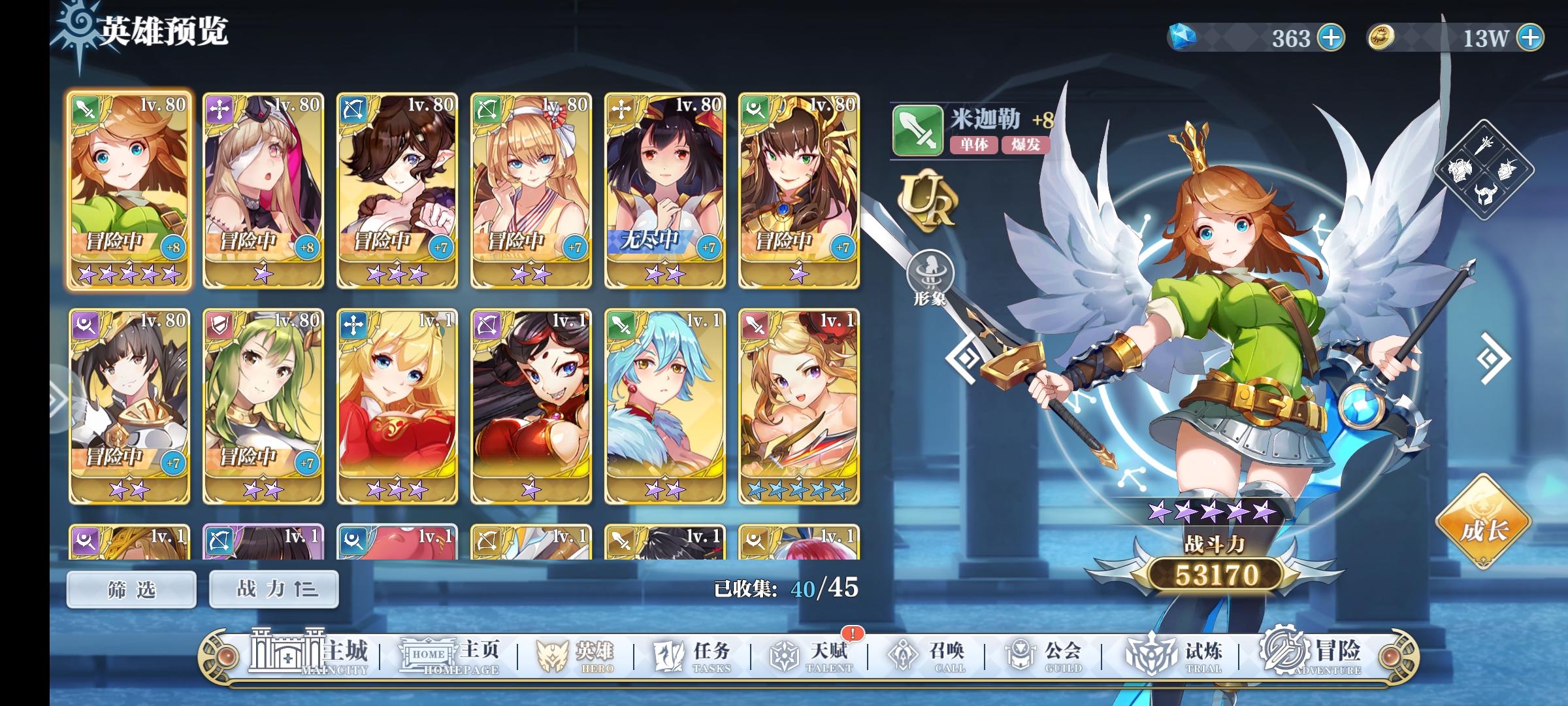Viewport: 1568px width, 706px height.
Task: Toggle sort order on the 战力 button
Action: pyautogui.click(x=274, y=588)
